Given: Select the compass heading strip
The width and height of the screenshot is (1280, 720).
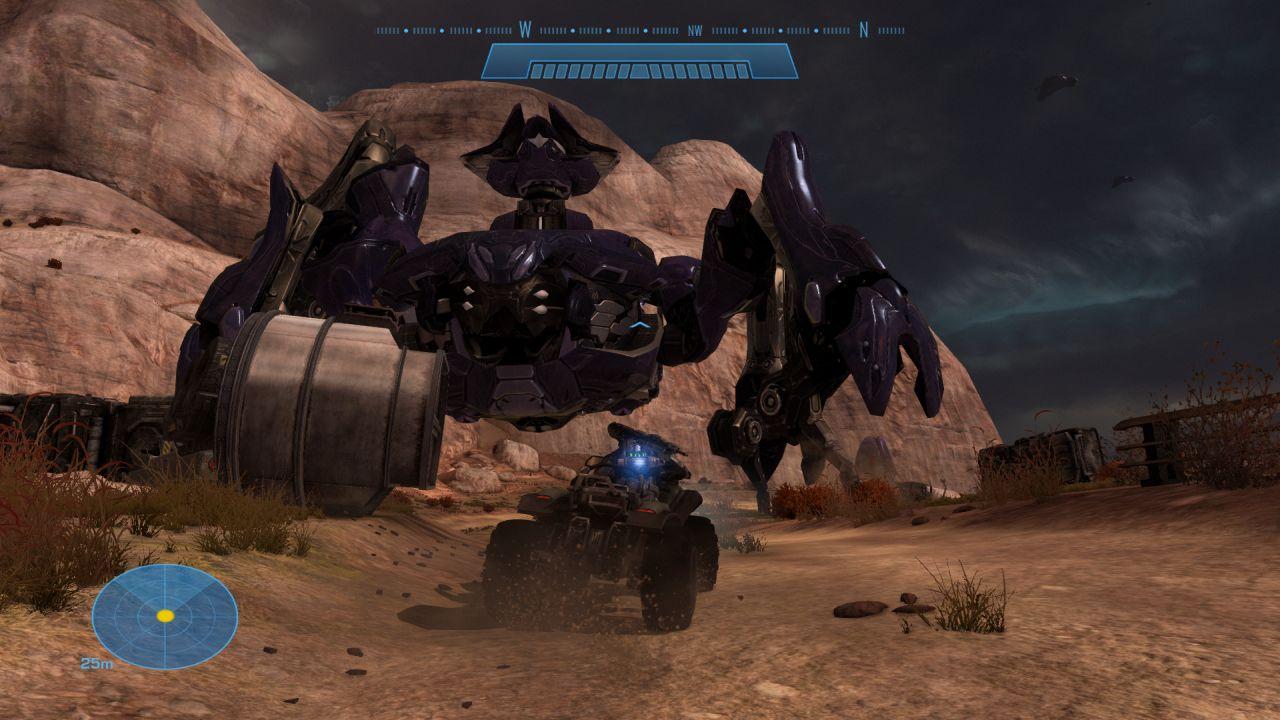Looking at the screenshot, I should coord(640,31).
